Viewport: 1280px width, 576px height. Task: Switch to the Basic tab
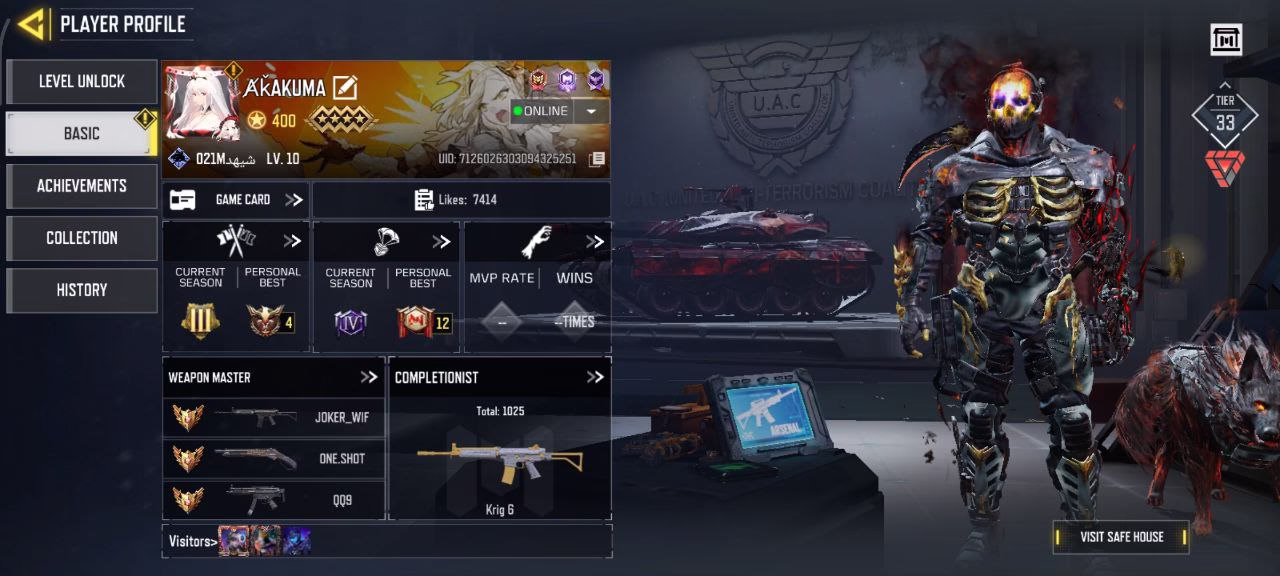point(82,134)
